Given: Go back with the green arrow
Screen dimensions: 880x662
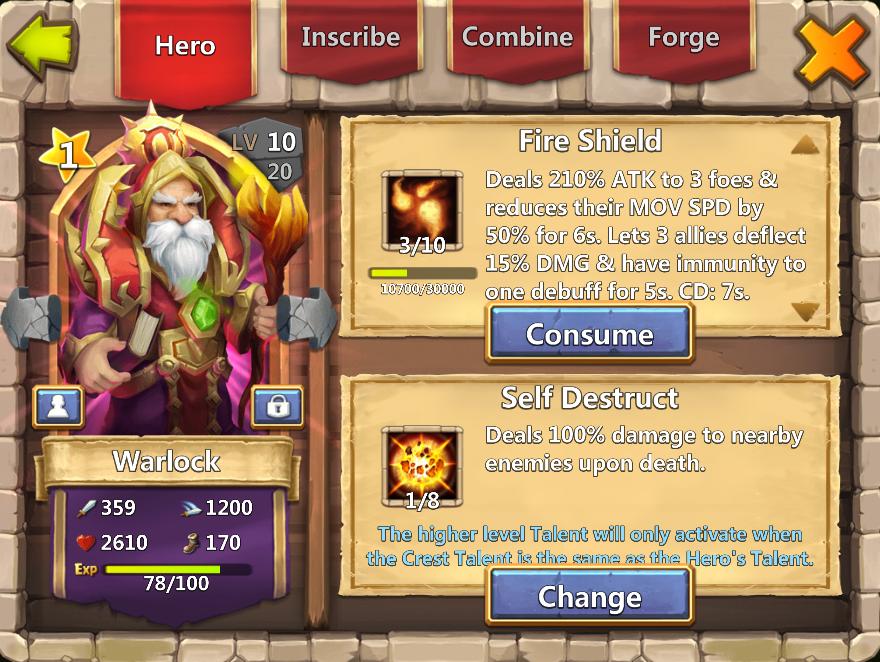Looking at the screenshot, I should click(x=41, y=44).
